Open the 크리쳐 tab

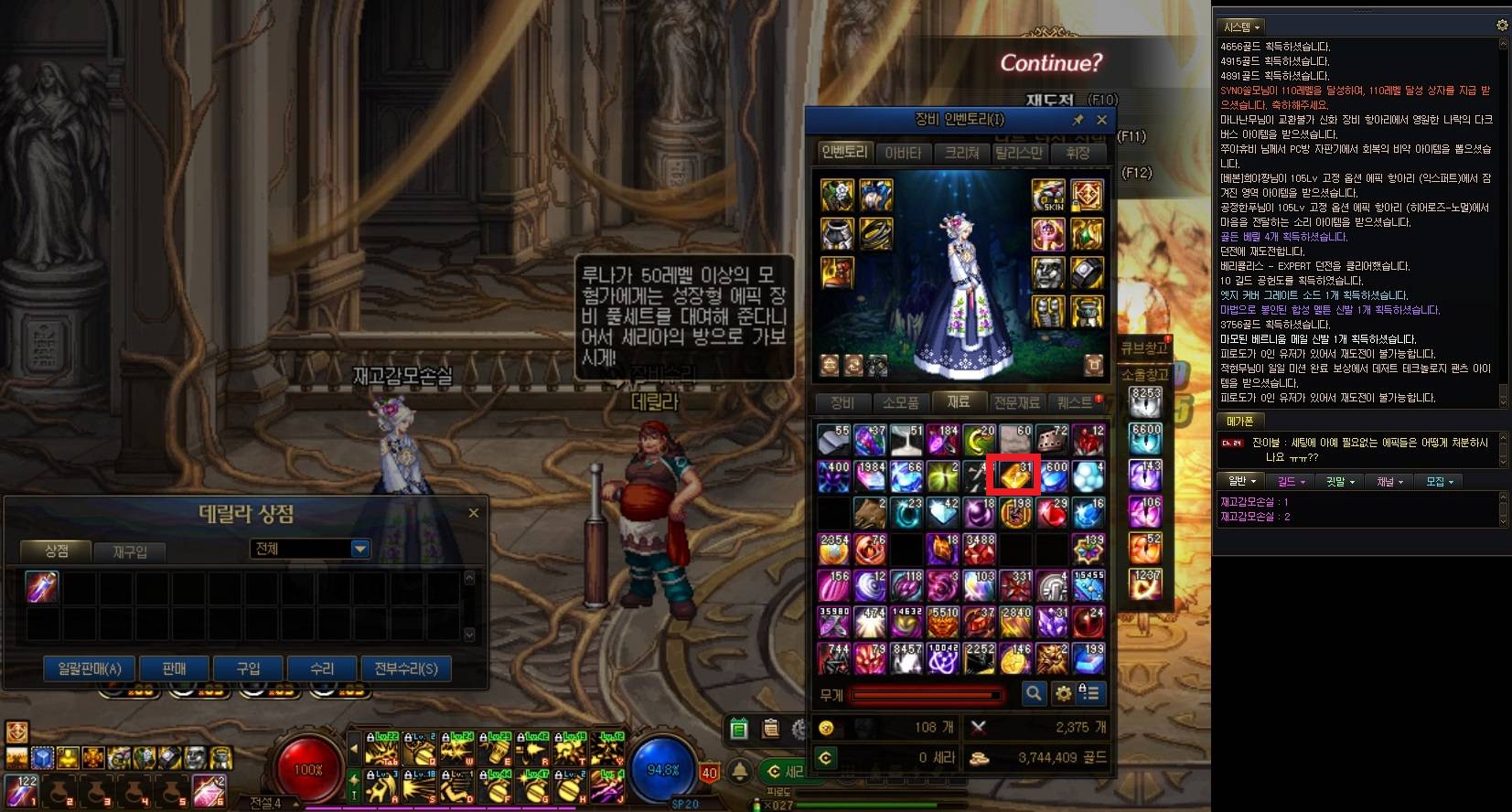point(961,153)
